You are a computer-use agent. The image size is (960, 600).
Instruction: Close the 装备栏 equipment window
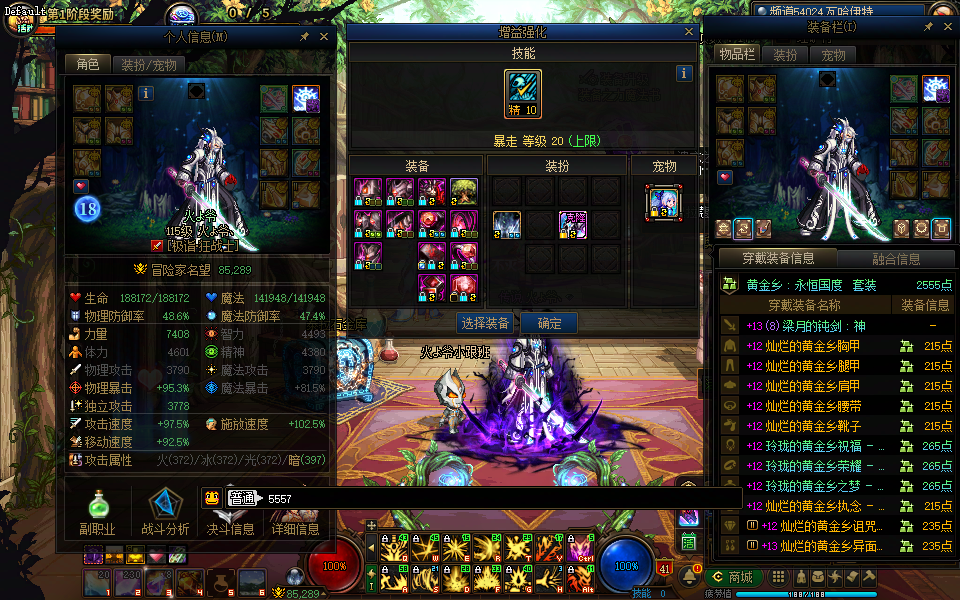[946, 27]
